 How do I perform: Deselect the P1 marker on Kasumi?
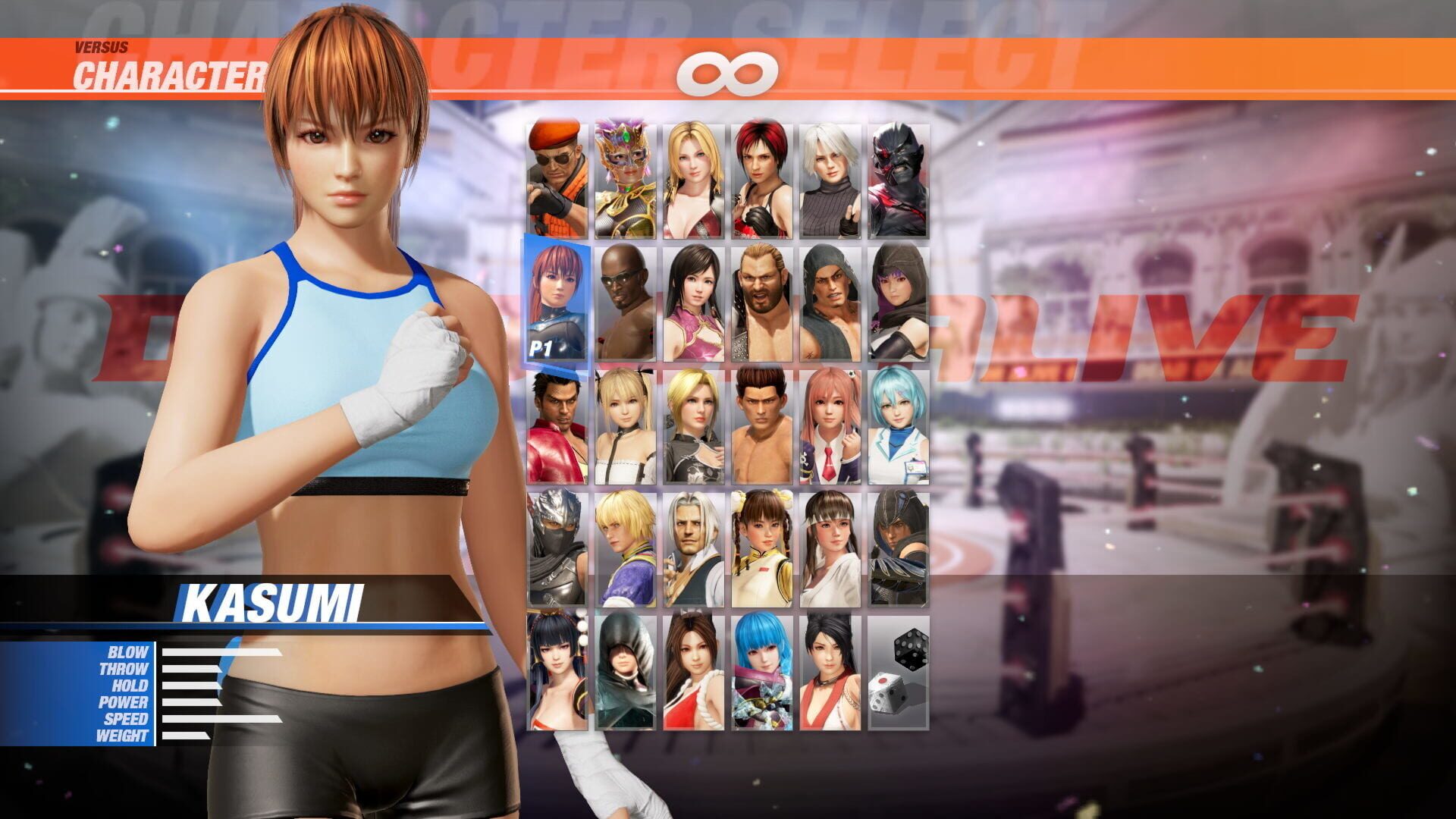[x=544, y=346]
